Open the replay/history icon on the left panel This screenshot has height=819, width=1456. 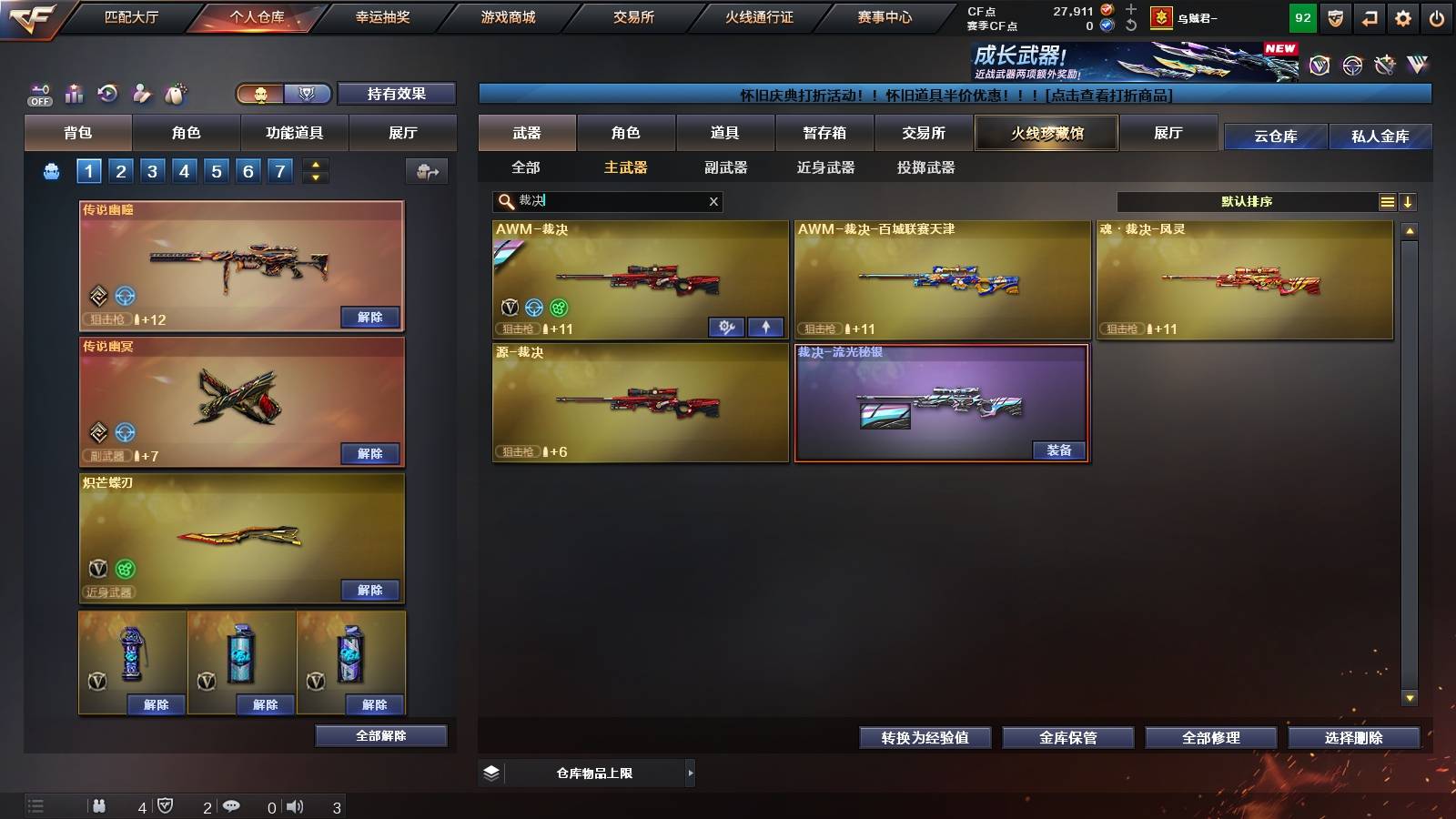click(107, 92)
